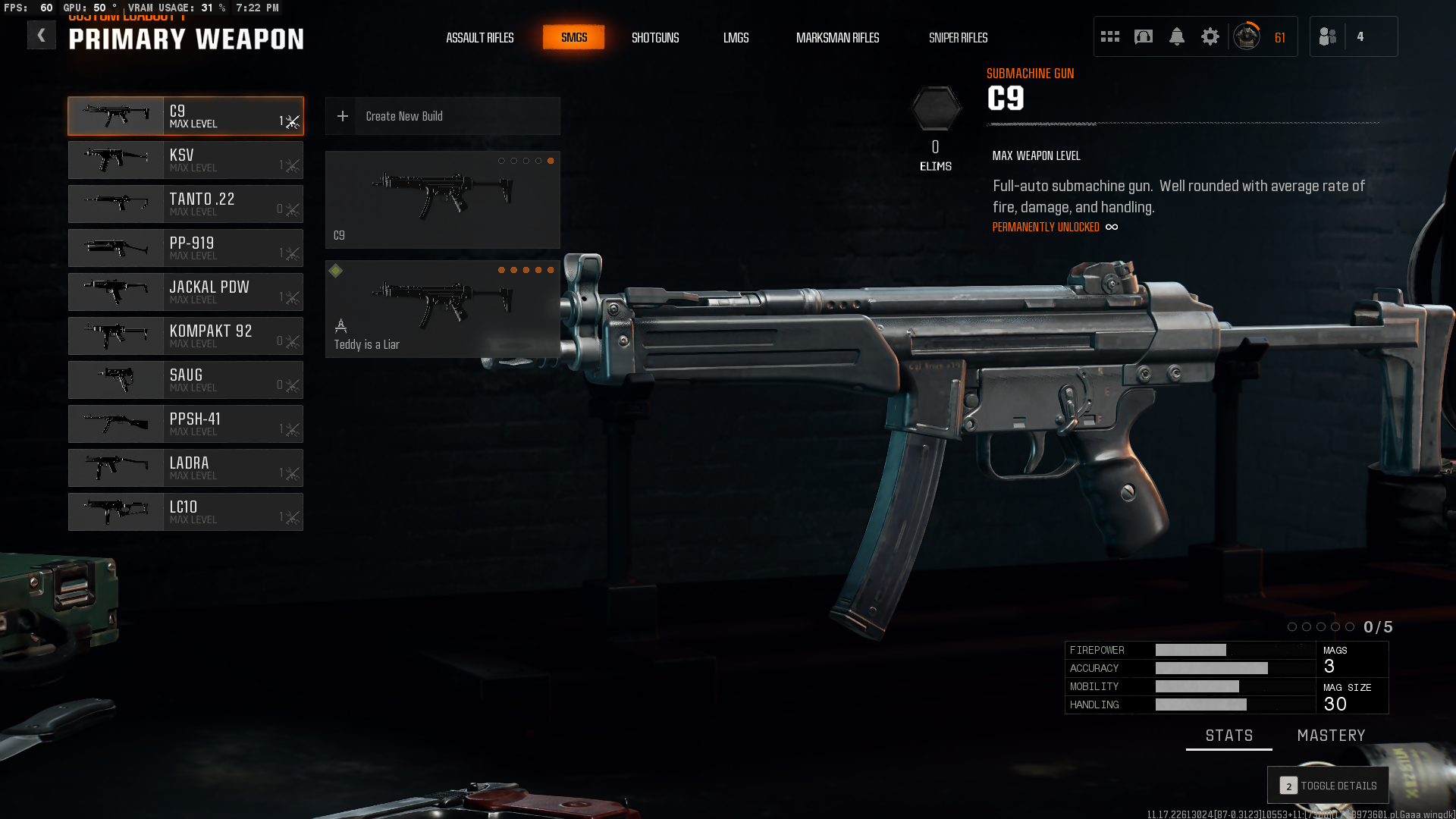Create a new build

click(x=442, y=116)
